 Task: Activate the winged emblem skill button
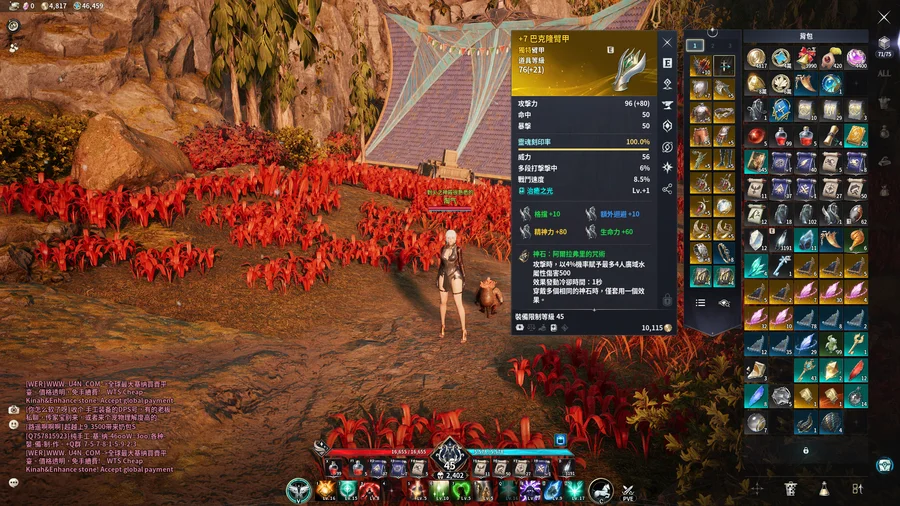tap(297, 490)
